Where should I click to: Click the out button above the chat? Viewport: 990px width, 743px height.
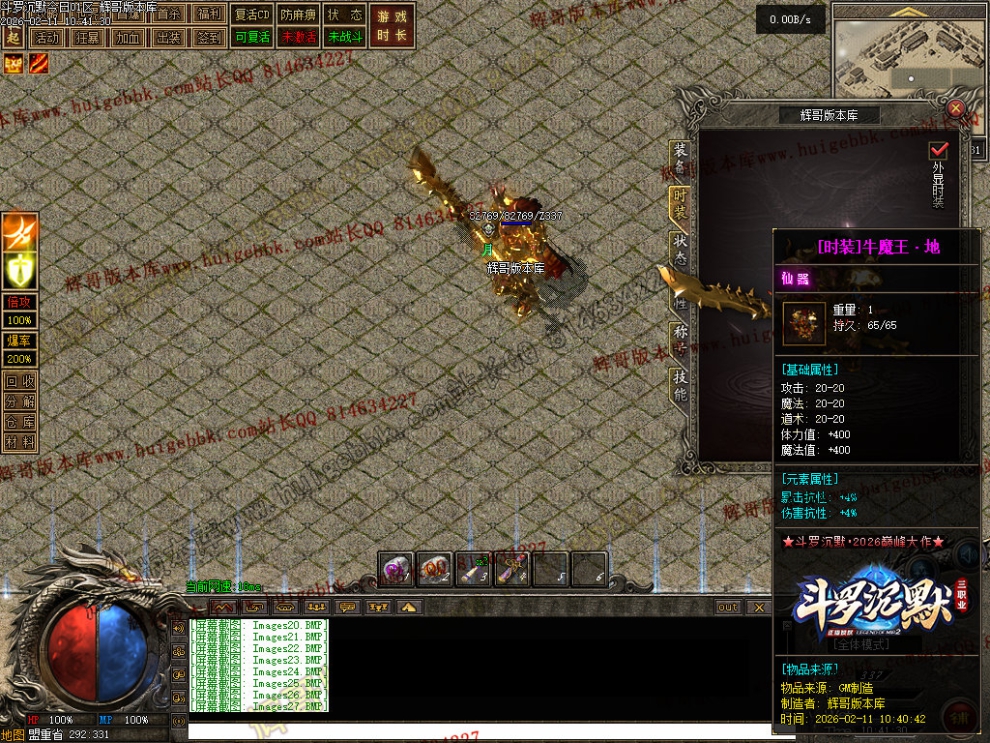(x=728, y=607)
